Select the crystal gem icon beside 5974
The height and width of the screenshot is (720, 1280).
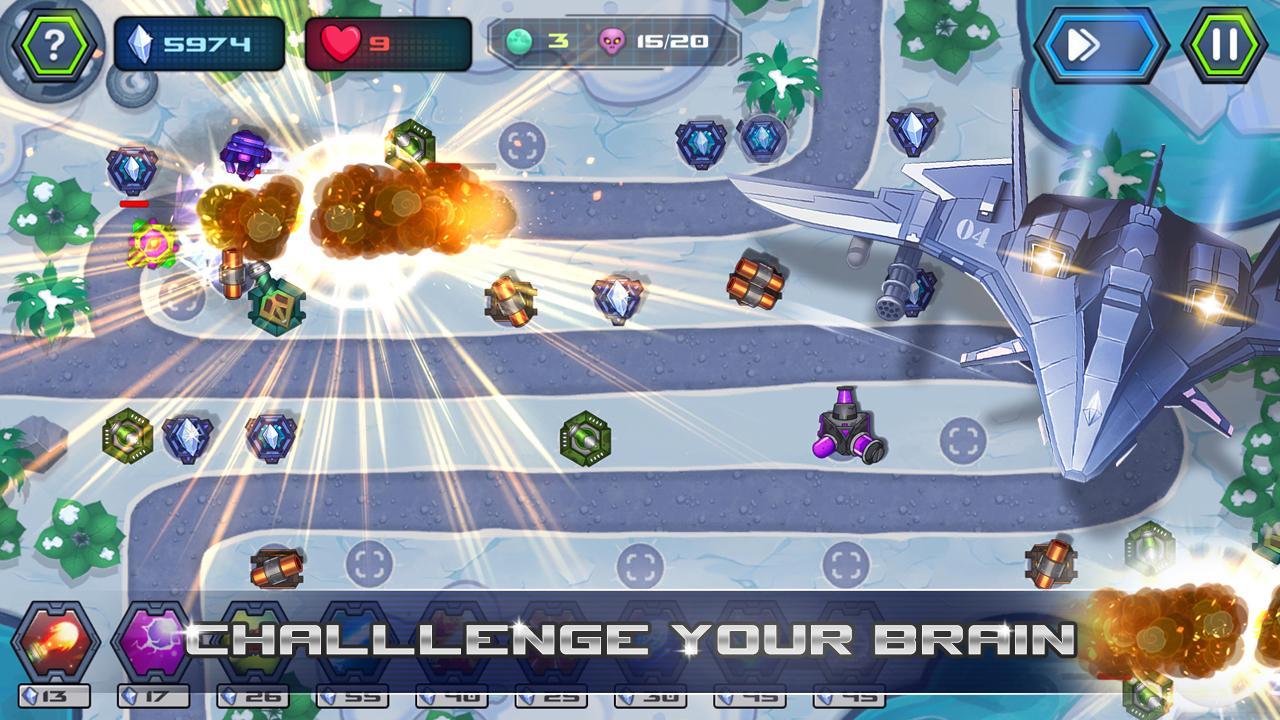[143, 41]
